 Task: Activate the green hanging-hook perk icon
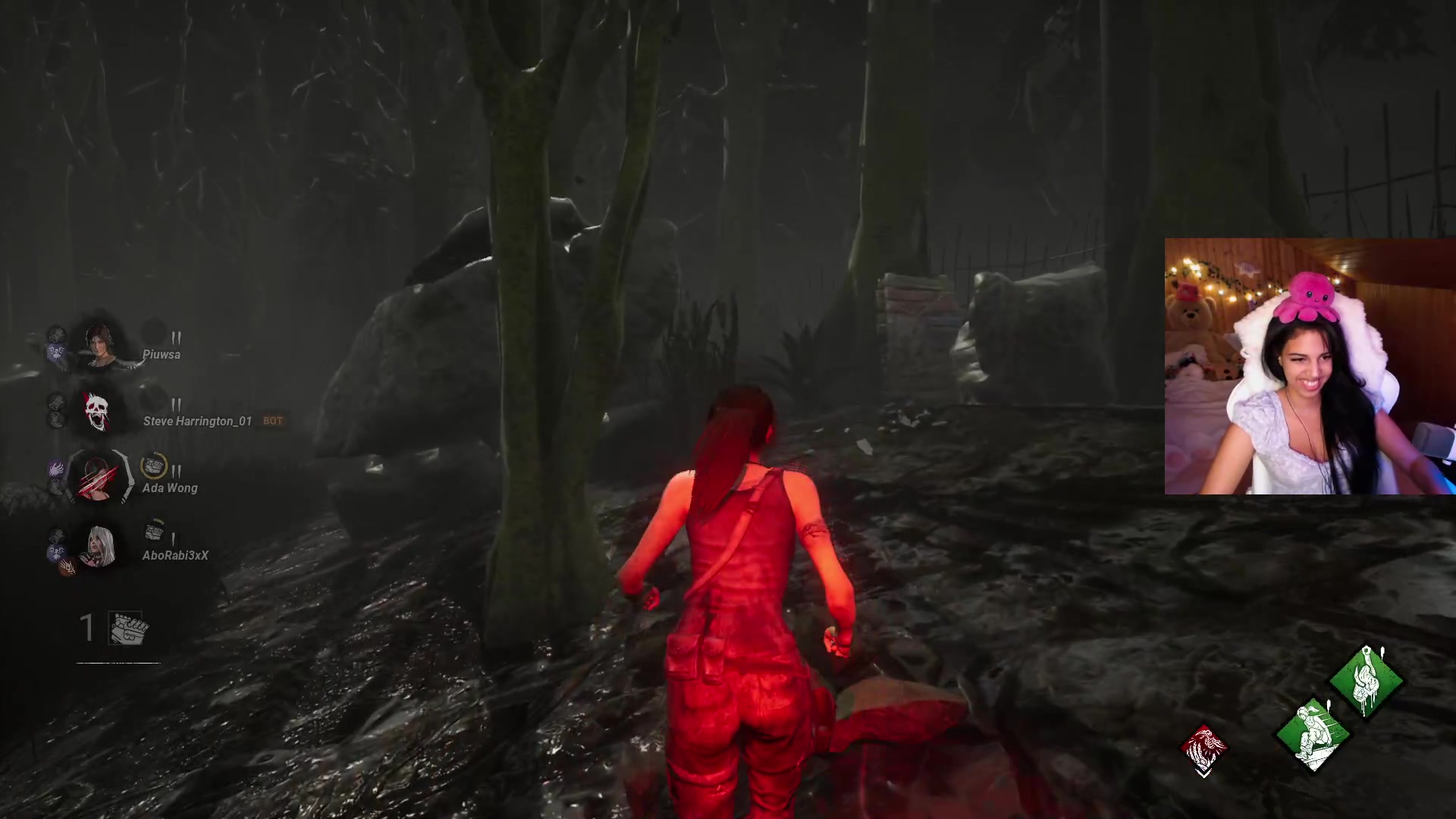[1367, 680]
